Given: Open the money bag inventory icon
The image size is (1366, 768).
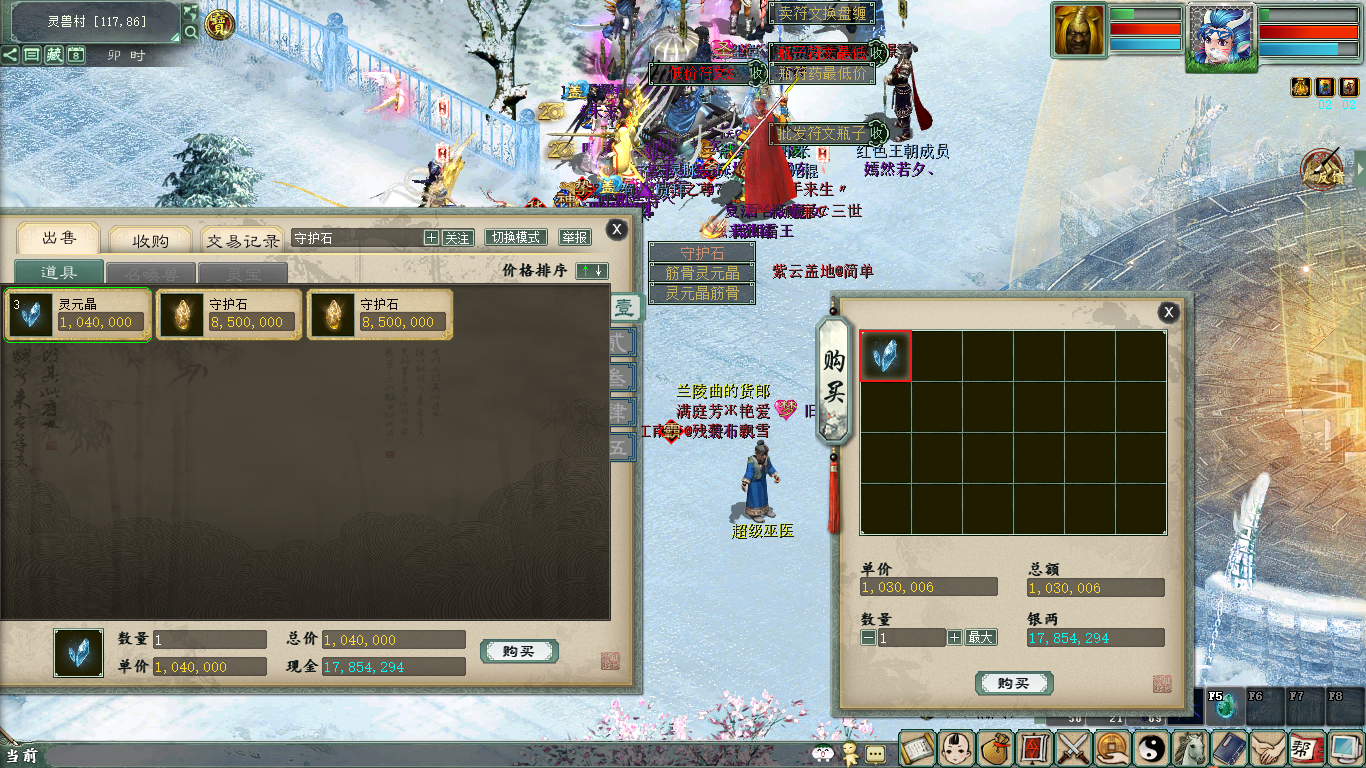Looking at the screenshot, I should tap(994, 748).
